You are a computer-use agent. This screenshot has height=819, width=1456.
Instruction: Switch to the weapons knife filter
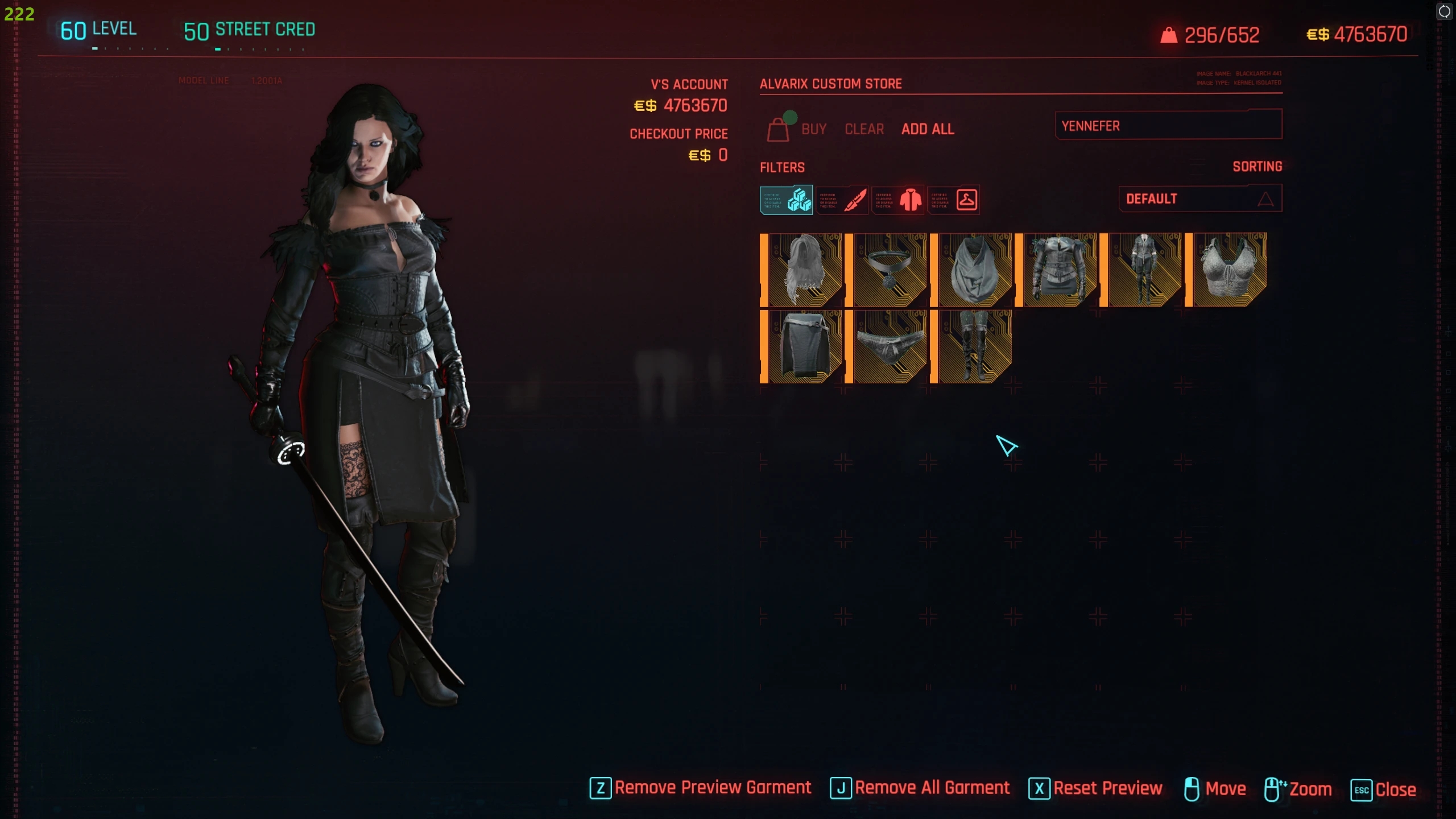click(x=842, y=200)
